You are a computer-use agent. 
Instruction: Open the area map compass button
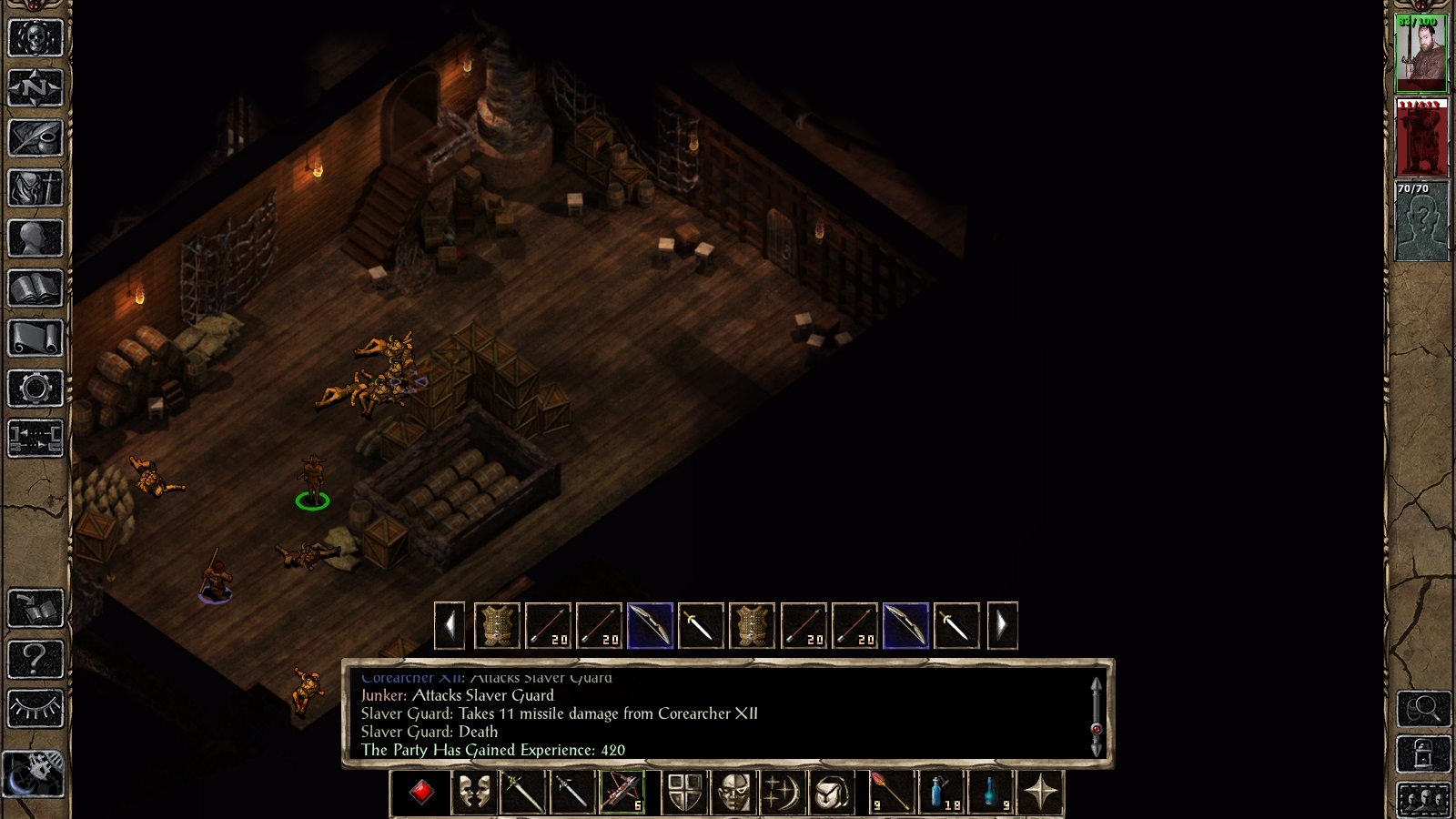[x=35, y=88]
